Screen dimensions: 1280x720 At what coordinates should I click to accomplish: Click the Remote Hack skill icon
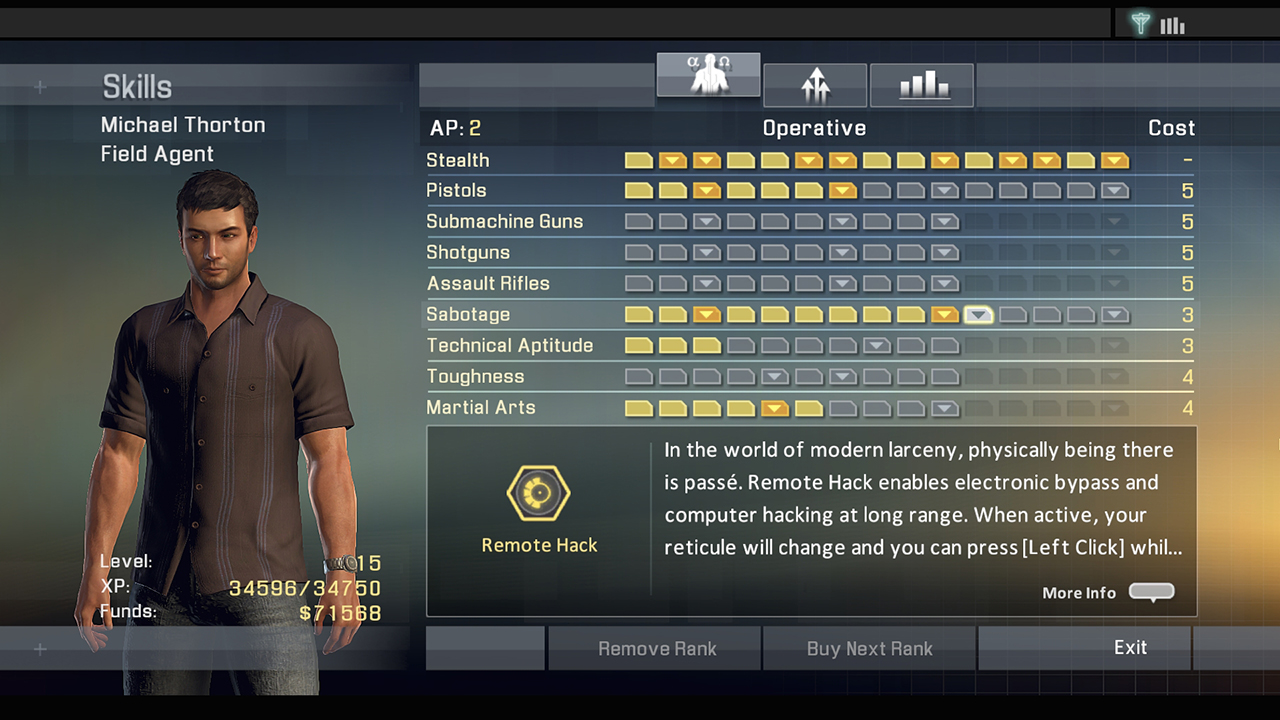click(x=539, y=492)
